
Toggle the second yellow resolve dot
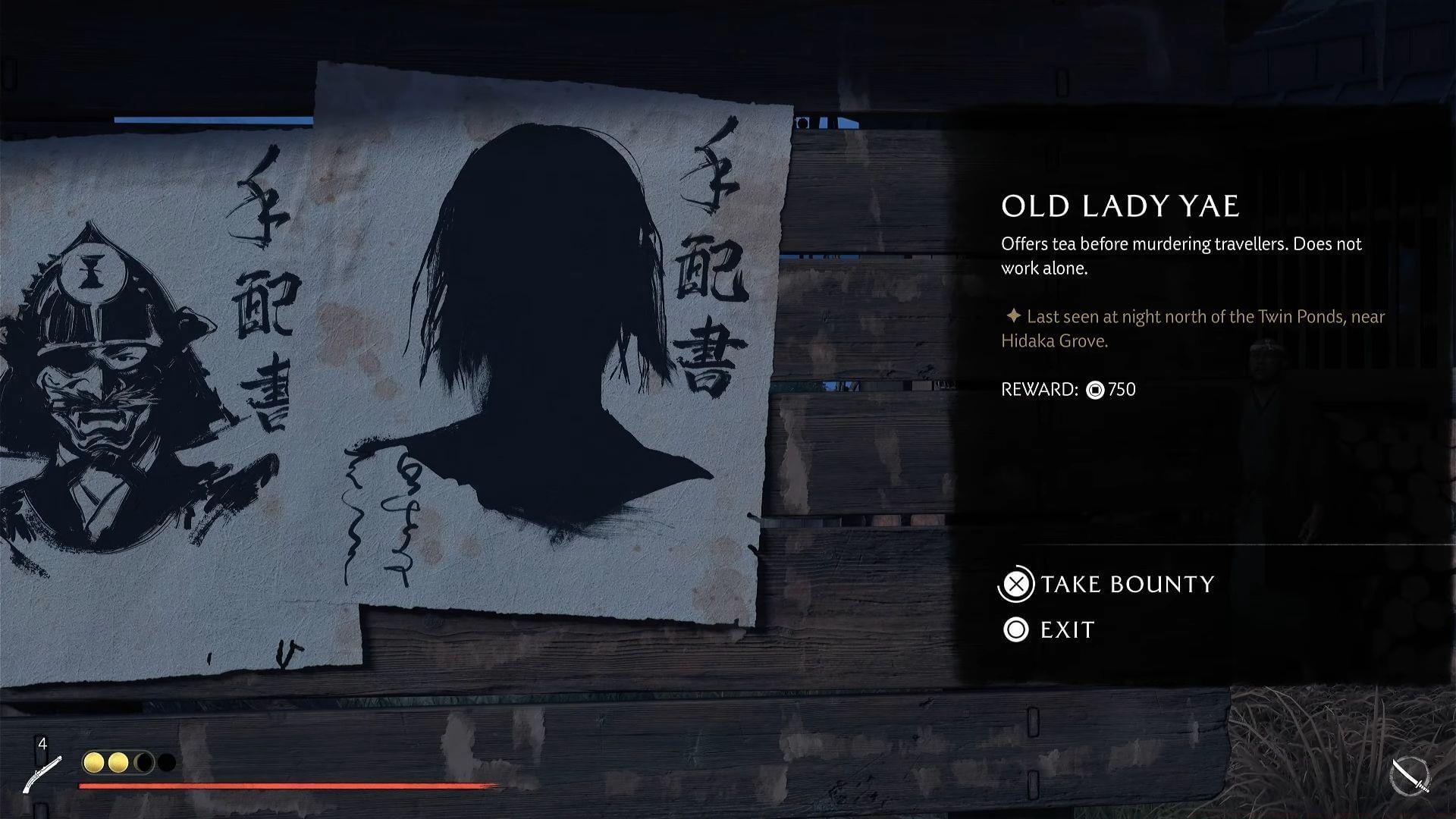coord(118,764)
